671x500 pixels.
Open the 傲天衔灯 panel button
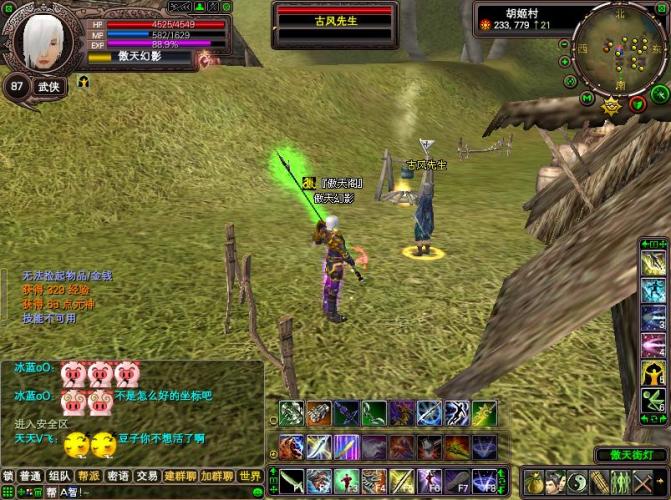click(x=631, y=455)
